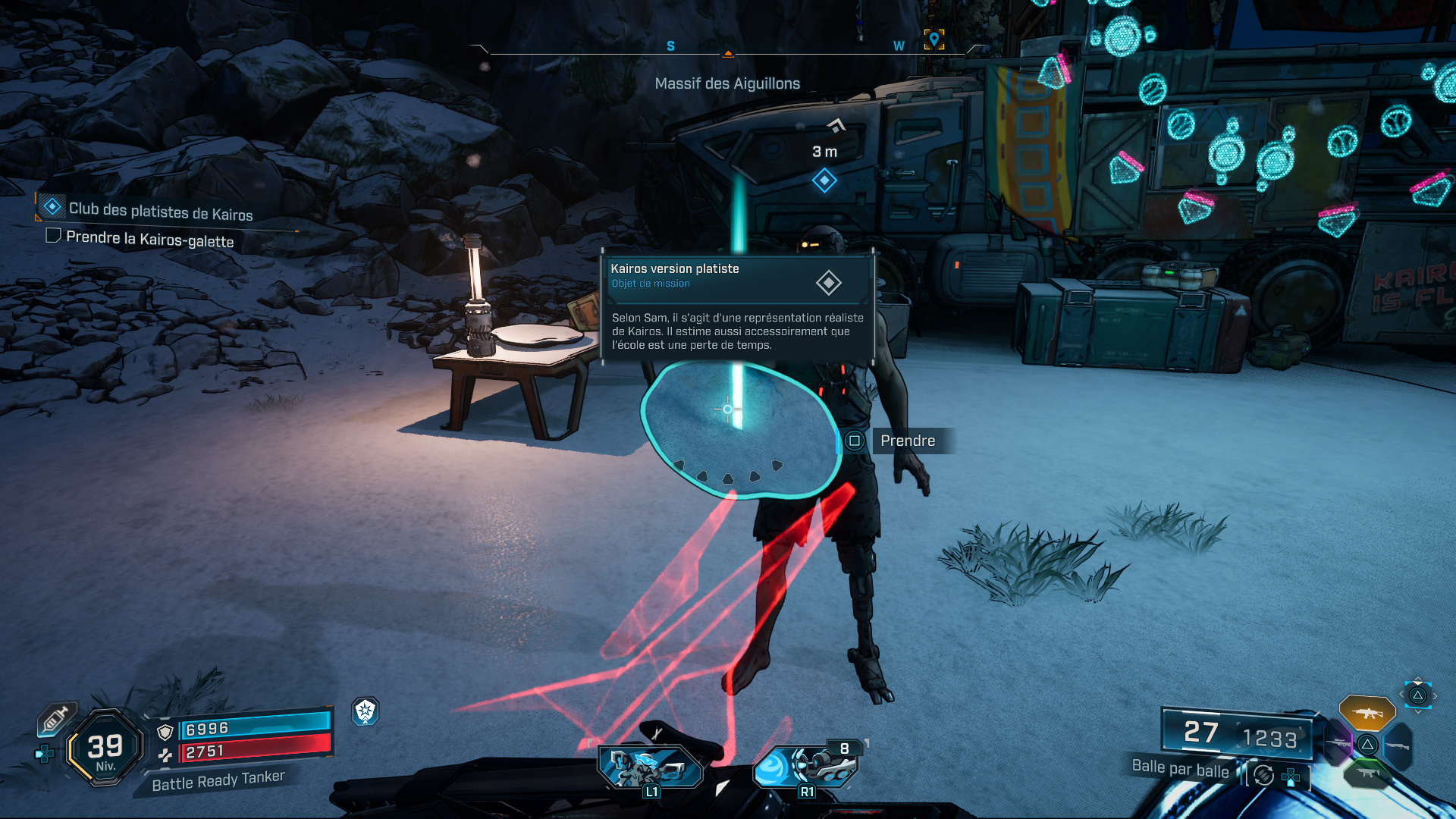Click the repair kit syringe icon
This screenshot has width=1456, height=819.
[x=55, y=718]
